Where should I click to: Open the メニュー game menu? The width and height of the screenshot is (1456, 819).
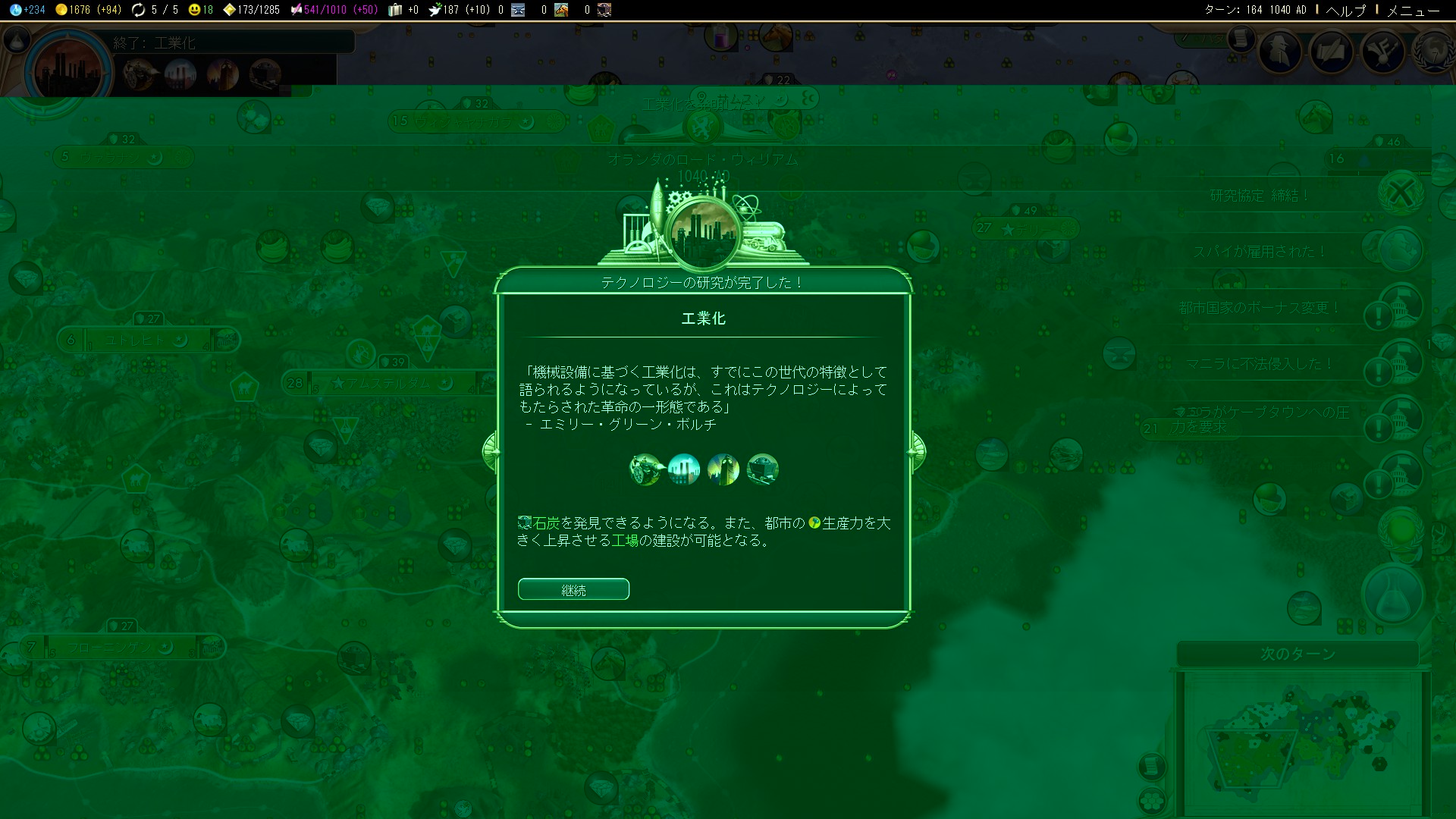1413,10
